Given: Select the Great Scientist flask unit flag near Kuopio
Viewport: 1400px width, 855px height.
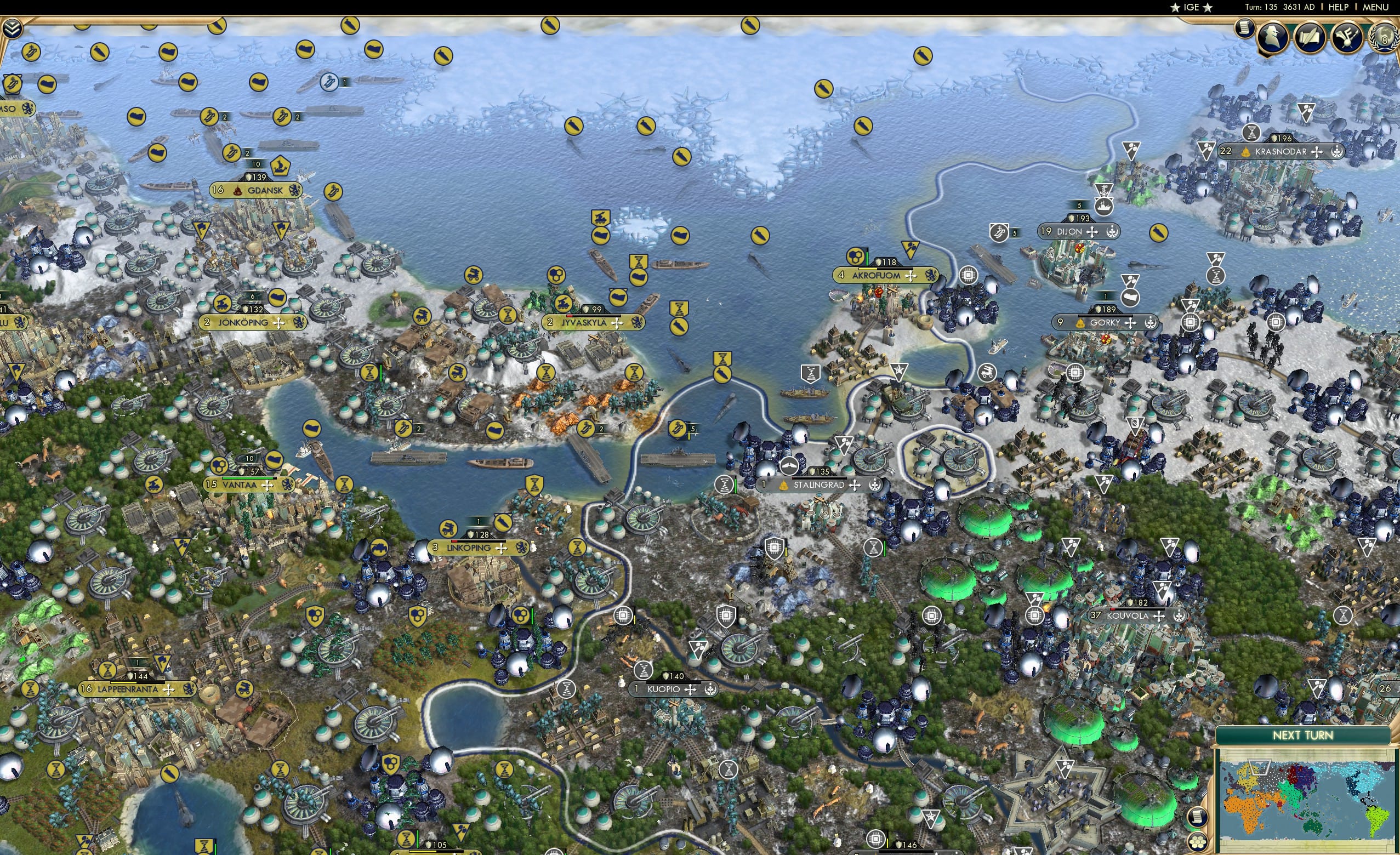Looking at the screenshot, I should [645, 671].
